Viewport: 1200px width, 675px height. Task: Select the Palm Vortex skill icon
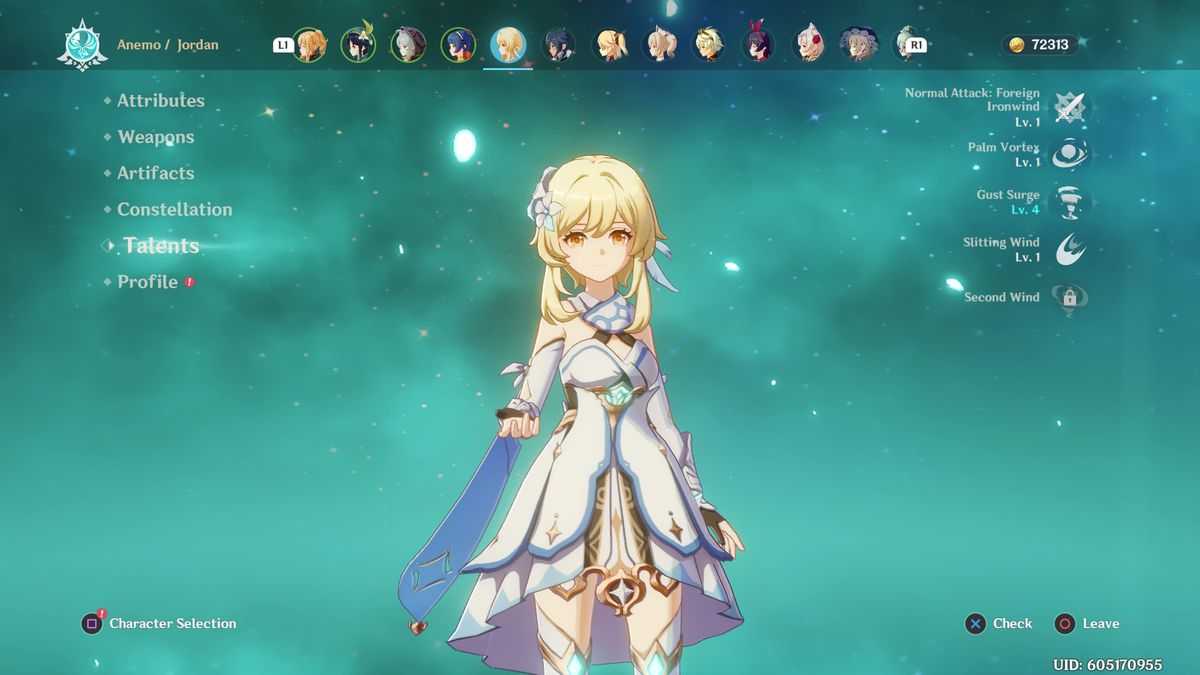[x=1070, y=154]
